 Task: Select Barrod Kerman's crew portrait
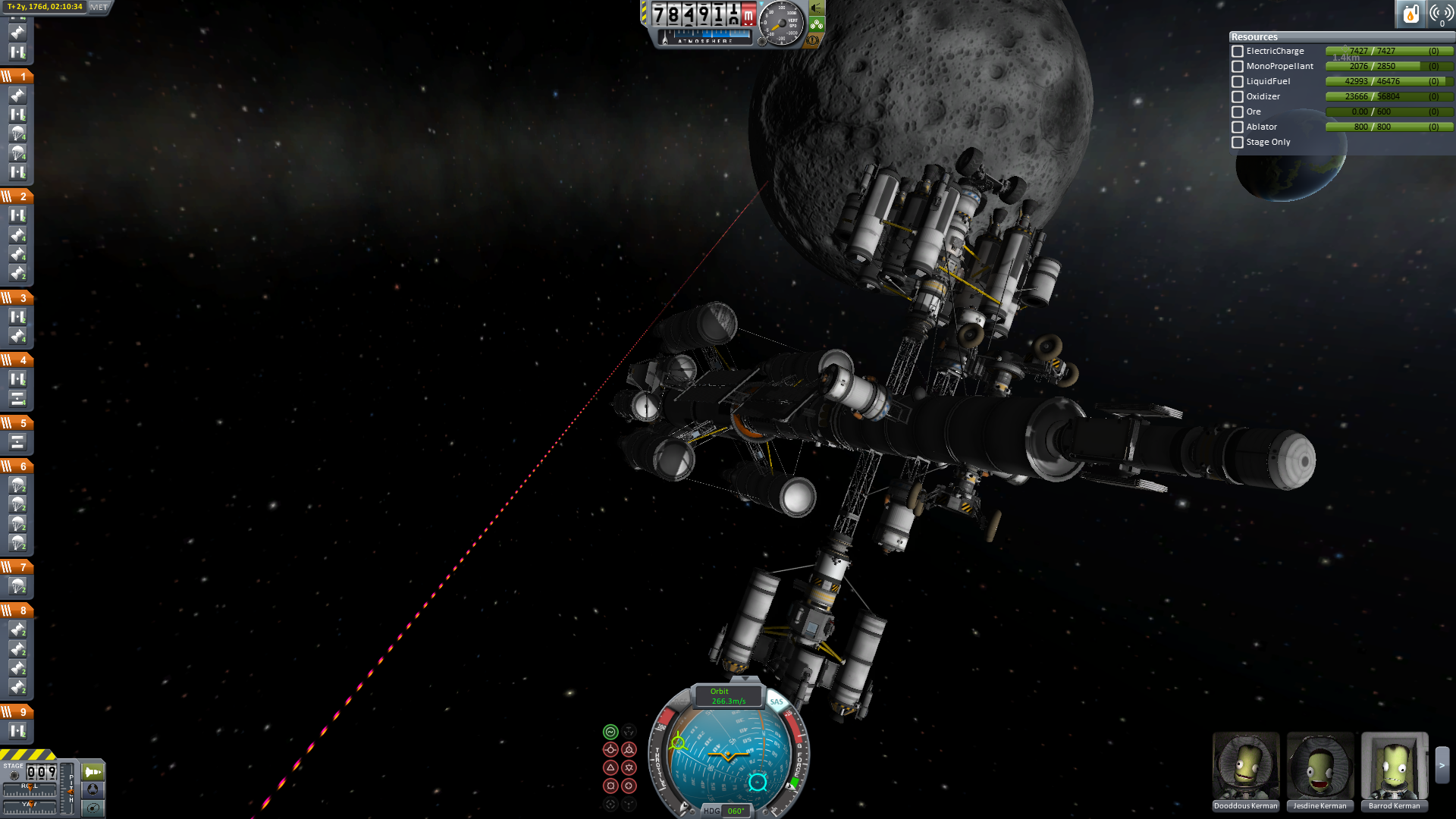pyautogui.click(x=1394, y=766)
